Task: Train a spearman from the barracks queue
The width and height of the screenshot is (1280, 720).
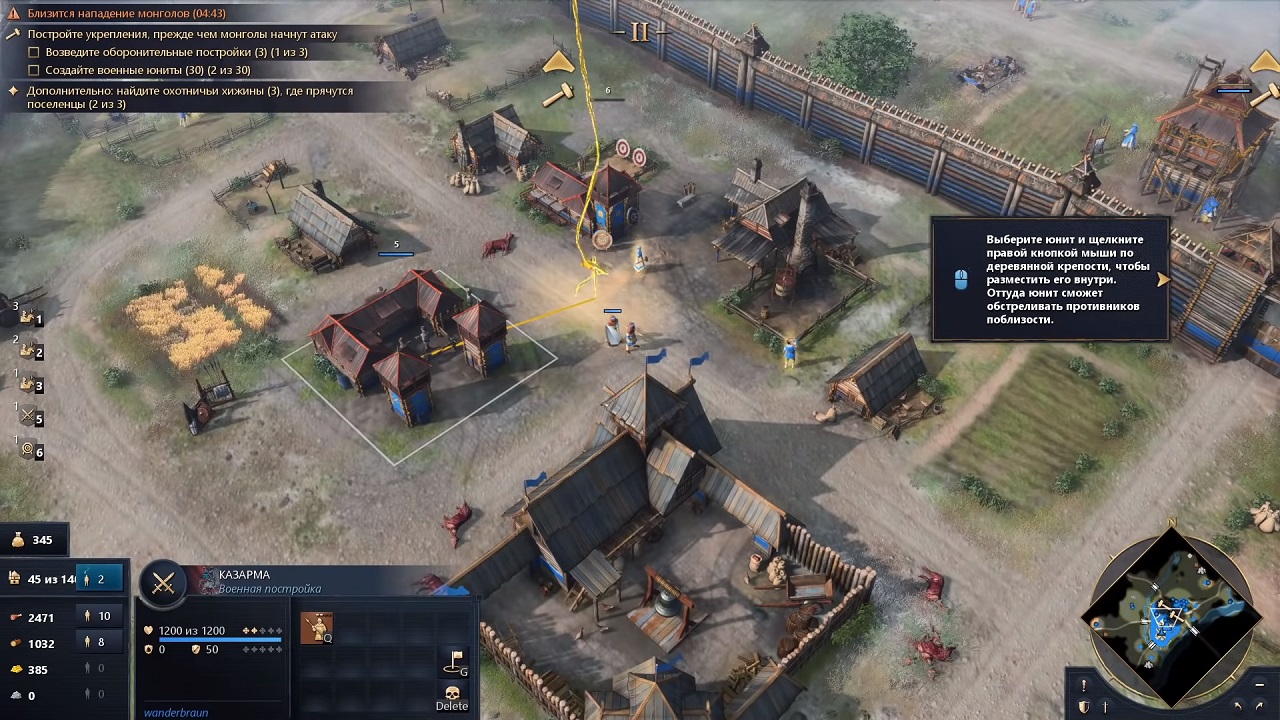Action: 317,627
